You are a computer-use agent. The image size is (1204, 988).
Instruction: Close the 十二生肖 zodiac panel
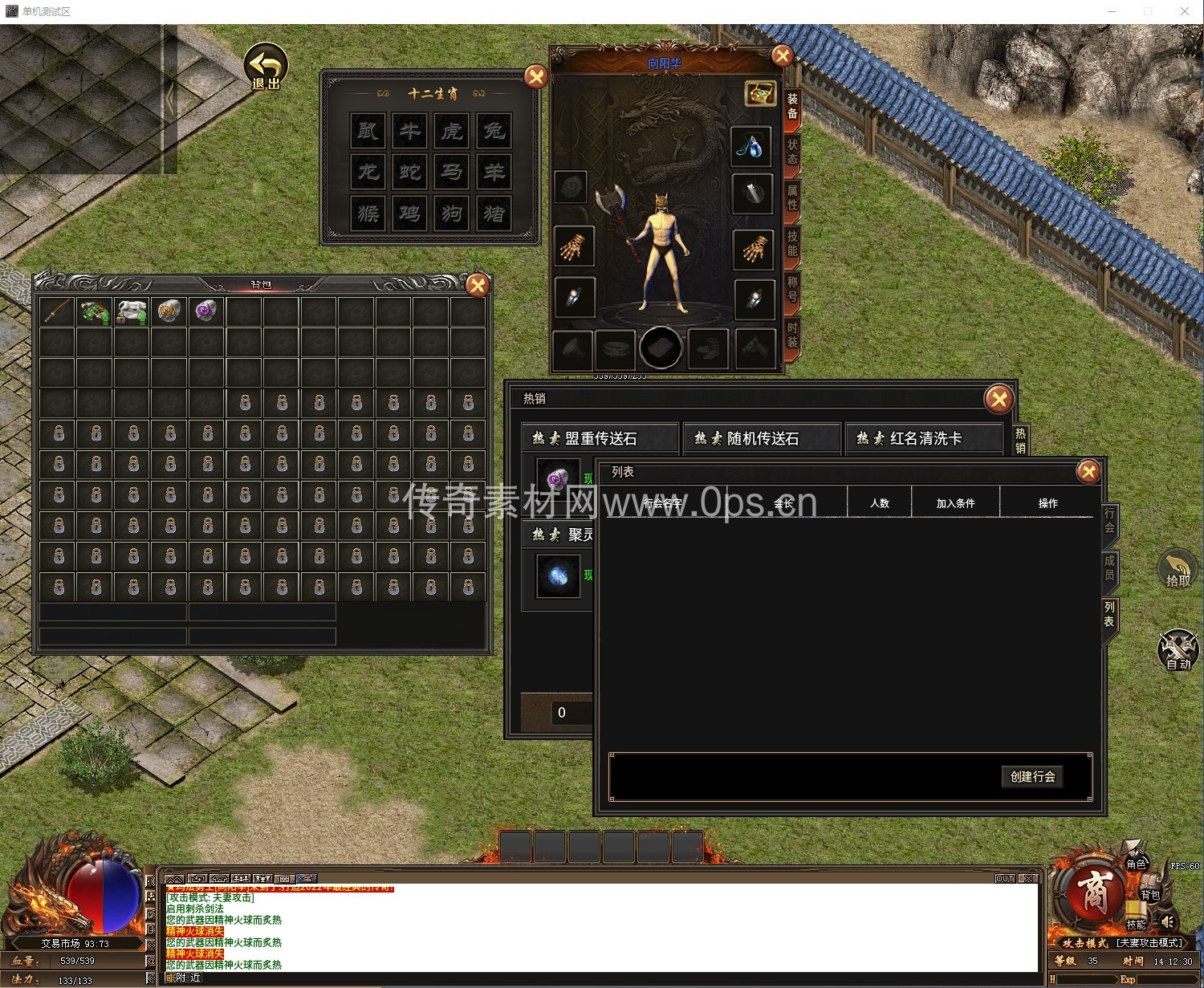click(535, 77)
